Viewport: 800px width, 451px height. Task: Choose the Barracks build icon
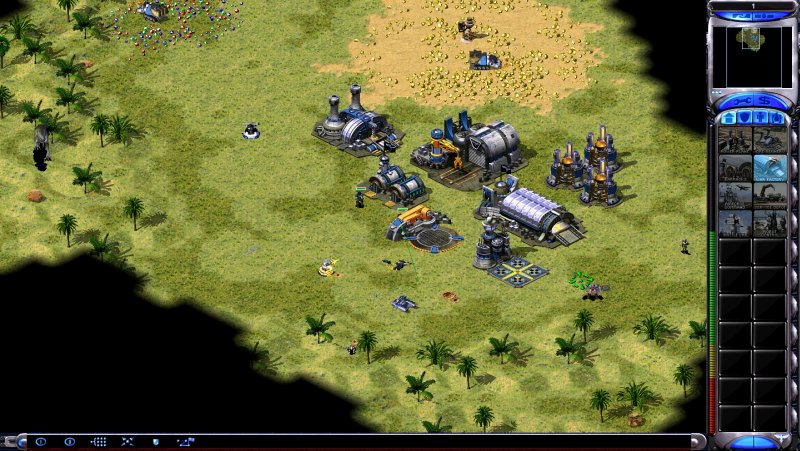[735, 168]
